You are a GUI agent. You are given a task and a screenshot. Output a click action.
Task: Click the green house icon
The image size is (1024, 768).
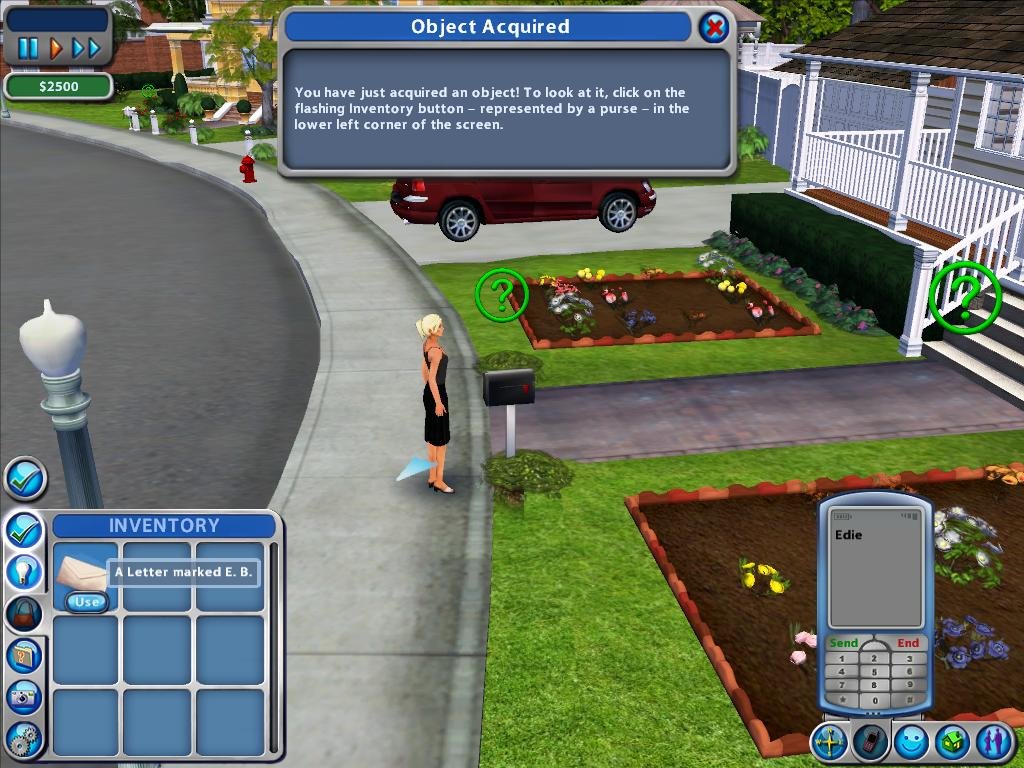click(951, 742)
